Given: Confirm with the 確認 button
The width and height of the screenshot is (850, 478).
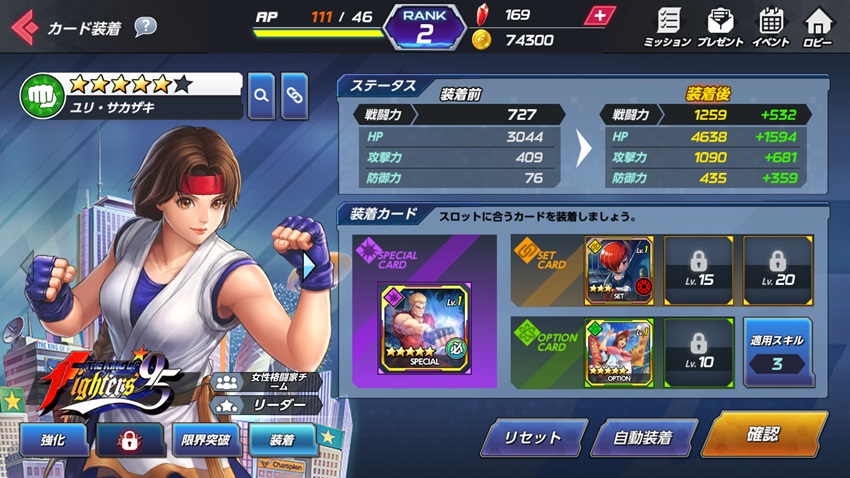Looking at the screenshot, I should [x=764, y=436].
